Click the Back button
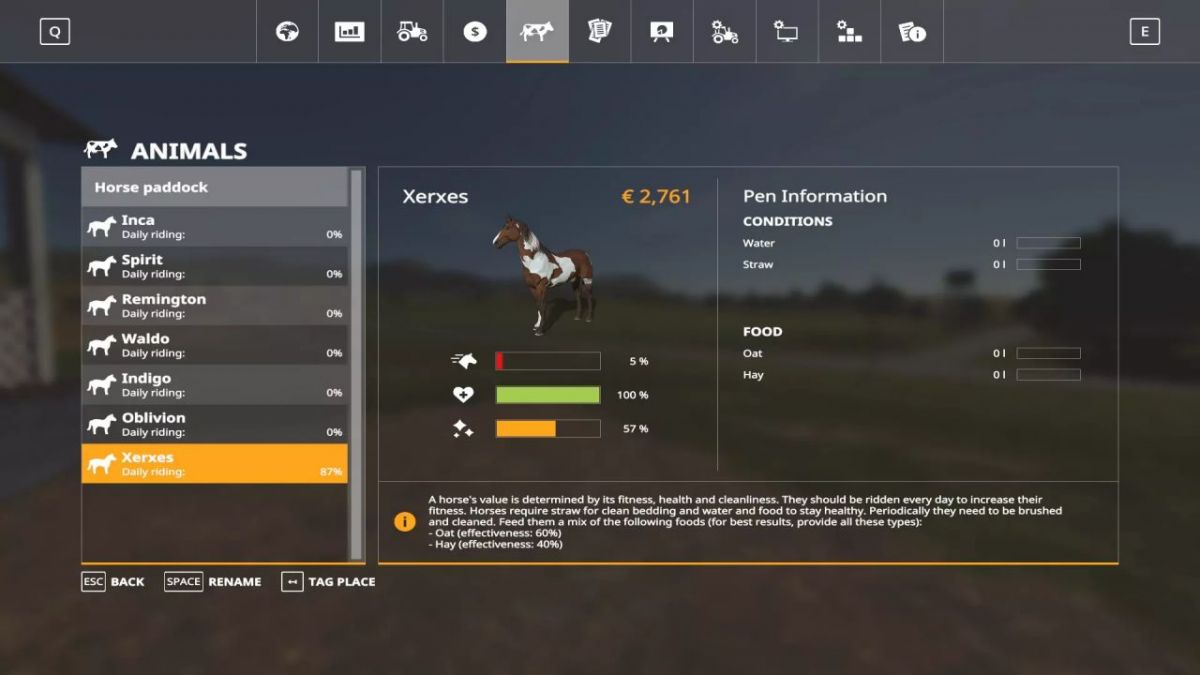Screen dimensions: 1200x675 click(x=113, y=581)
